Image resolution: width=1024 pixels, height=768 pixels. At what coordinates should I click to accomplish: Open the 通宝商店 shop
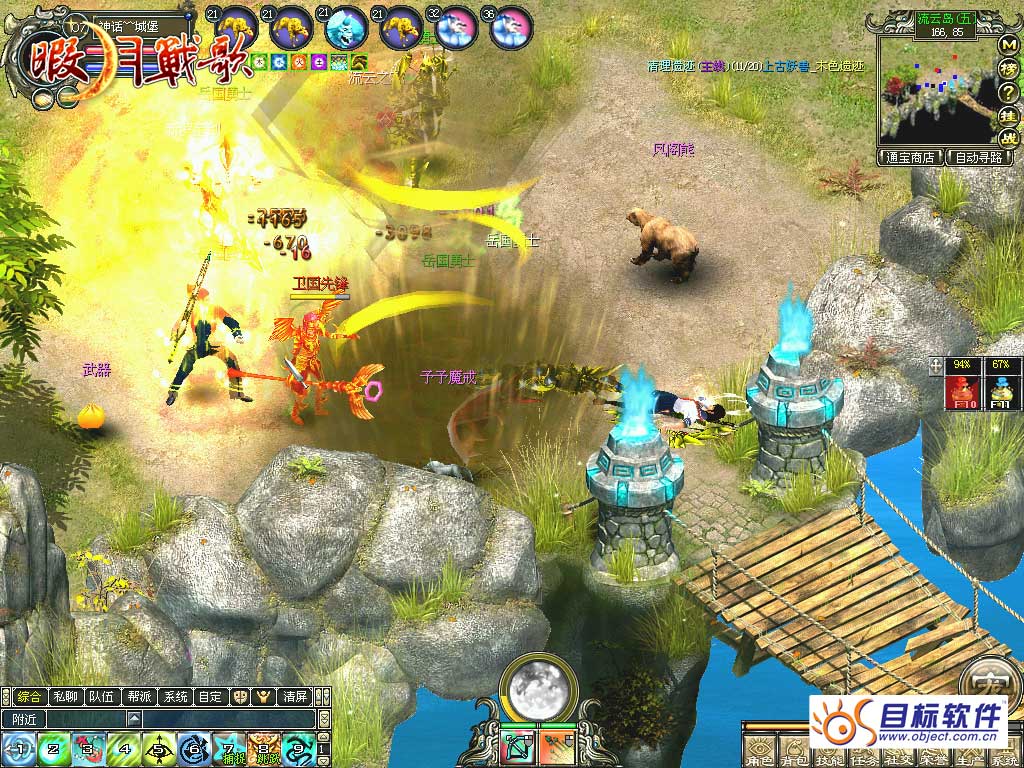click(x=910, y=157)
